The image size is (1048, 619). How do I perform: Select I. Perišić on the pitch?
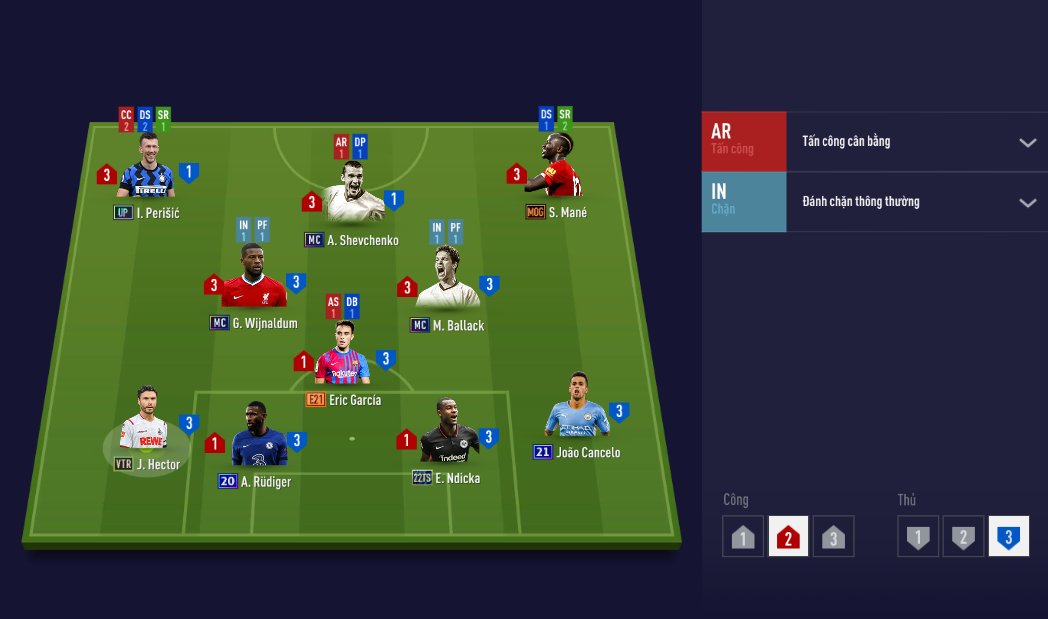[x=147, y=170]
